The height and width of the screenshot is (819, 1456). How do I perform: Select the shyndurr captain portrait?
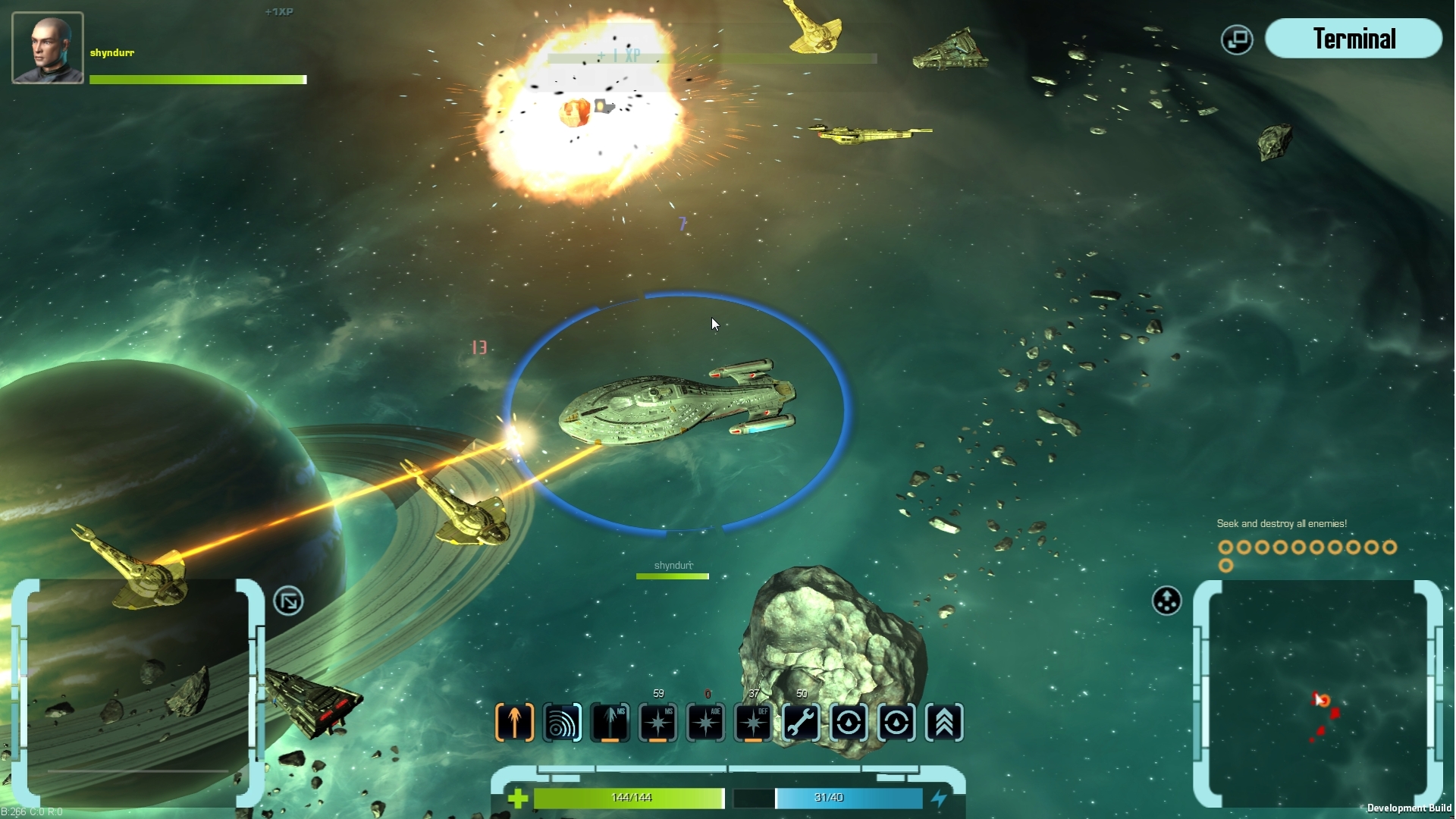point(48,48)
